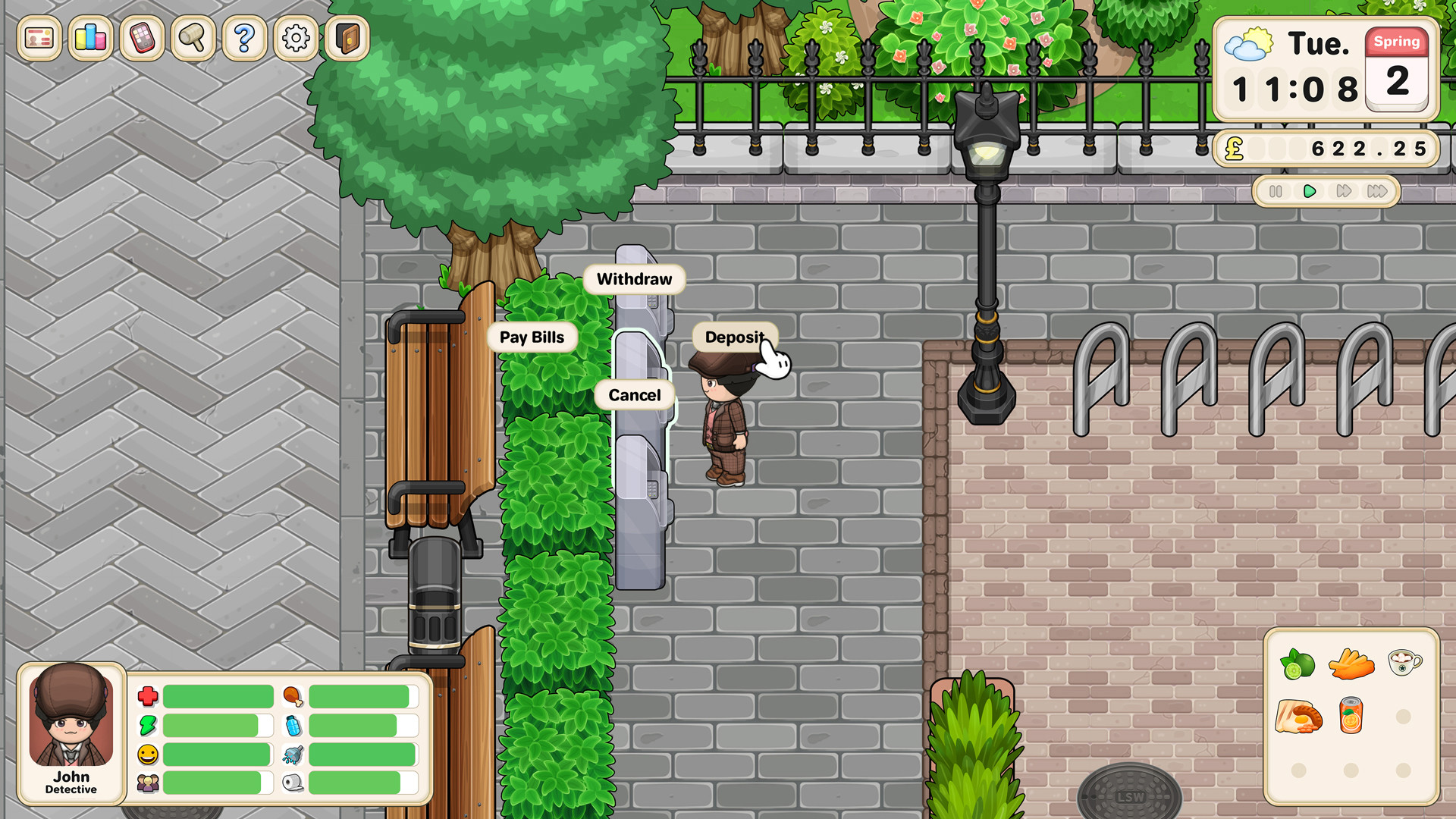Viewport: 1456px width, 819px height.
Task: Open the help question mark menu
Action: coord(243,36)
